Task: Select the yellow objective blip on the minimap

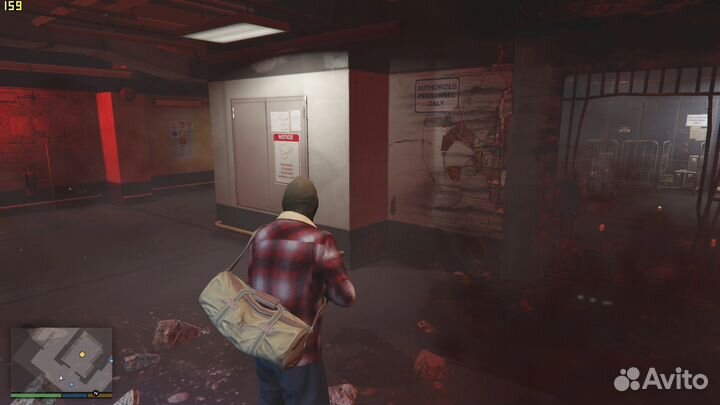Action: 82,354
